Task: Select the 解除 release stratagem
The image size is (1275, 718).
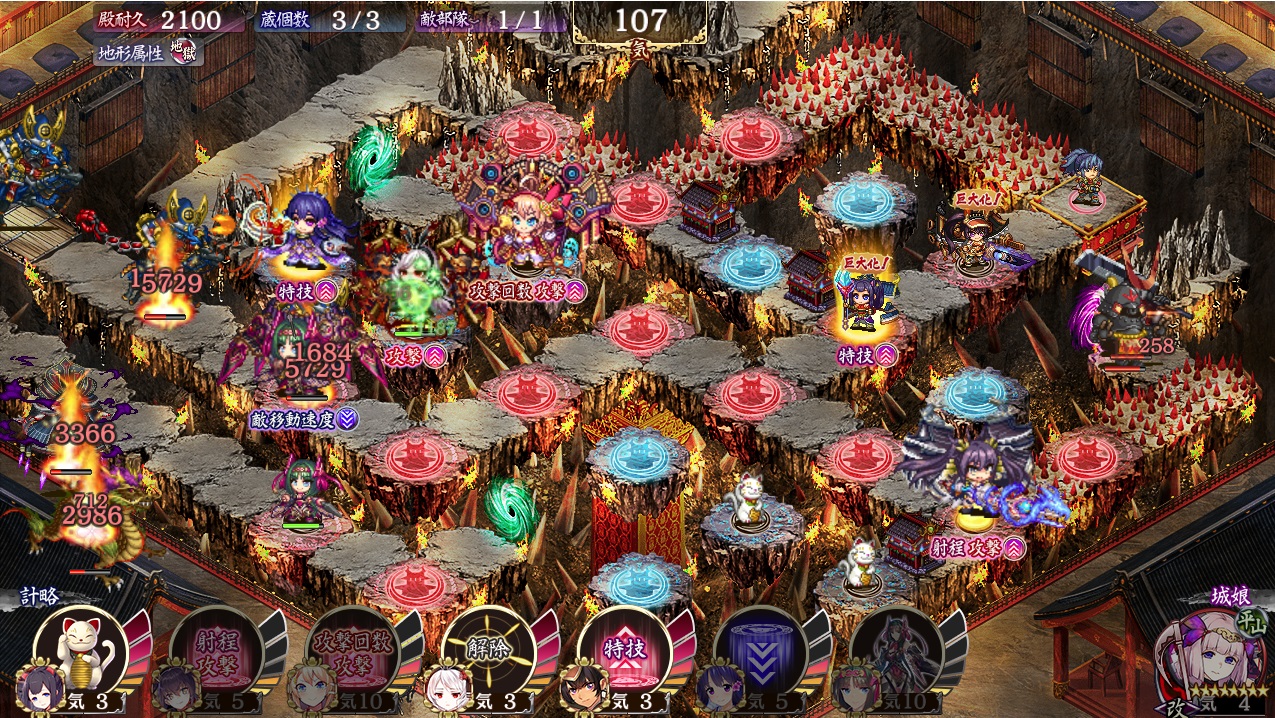Action: tap(488, 650)
